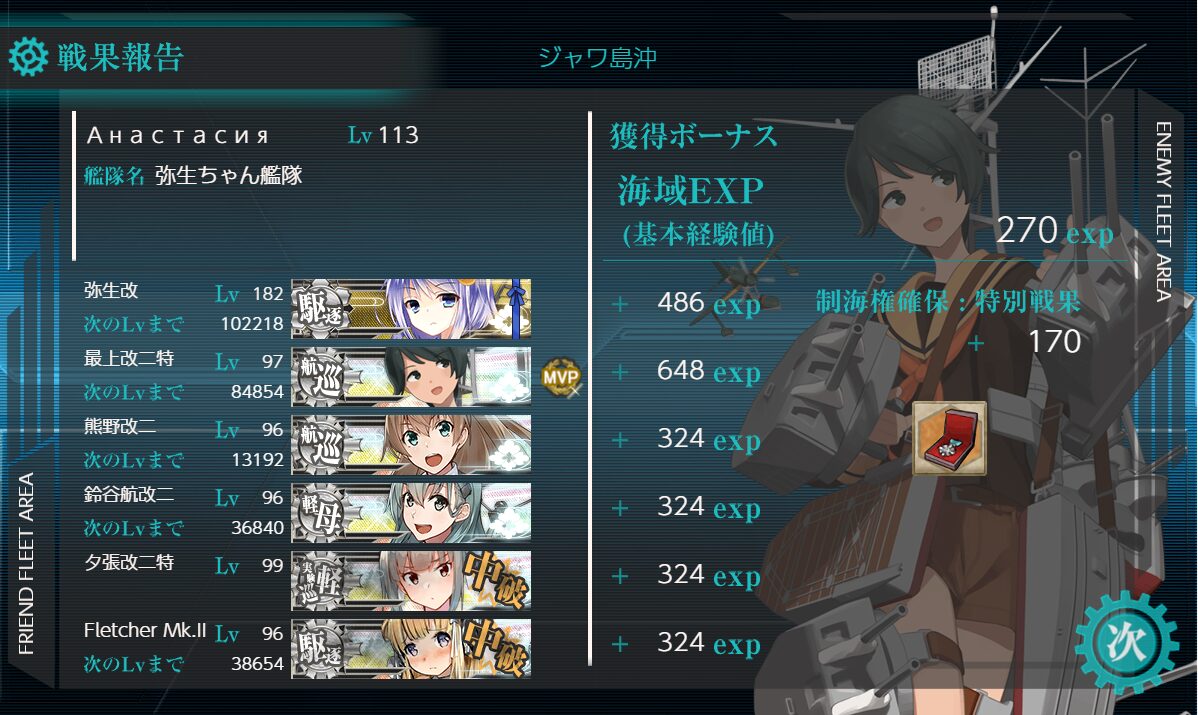
Task: Pick the 熊野改二 ship banner
Action: point(411,445)
